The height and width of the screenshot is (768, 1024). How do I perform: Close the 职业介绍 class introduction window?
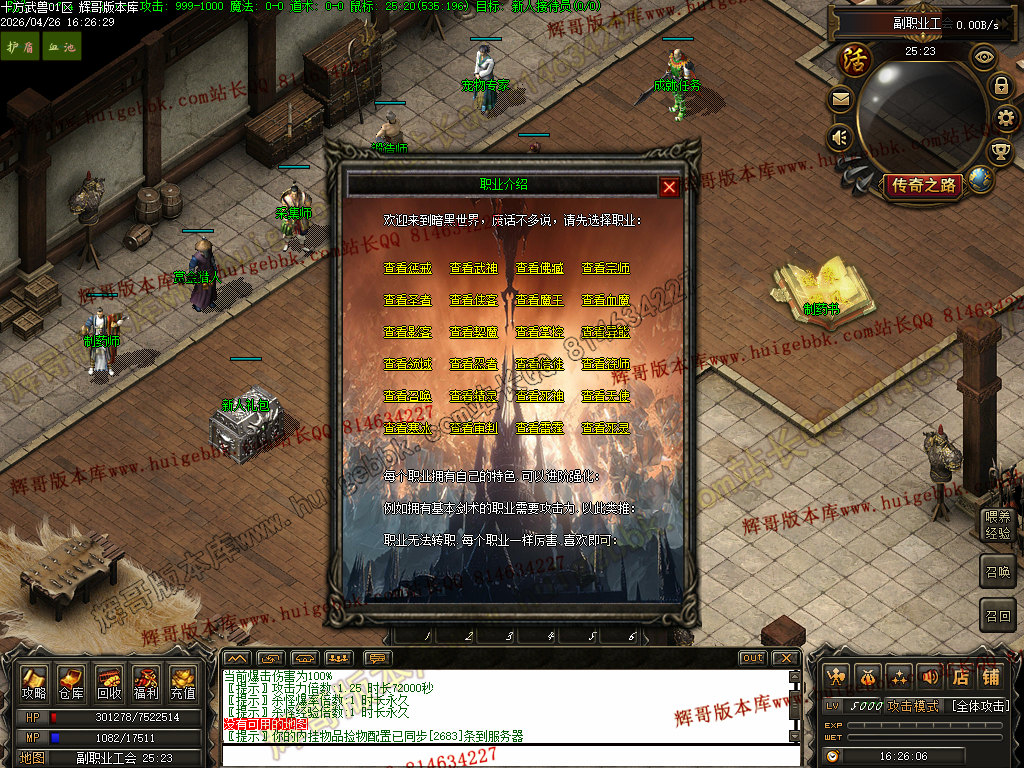pyautogui.click(x=669, y=186)
